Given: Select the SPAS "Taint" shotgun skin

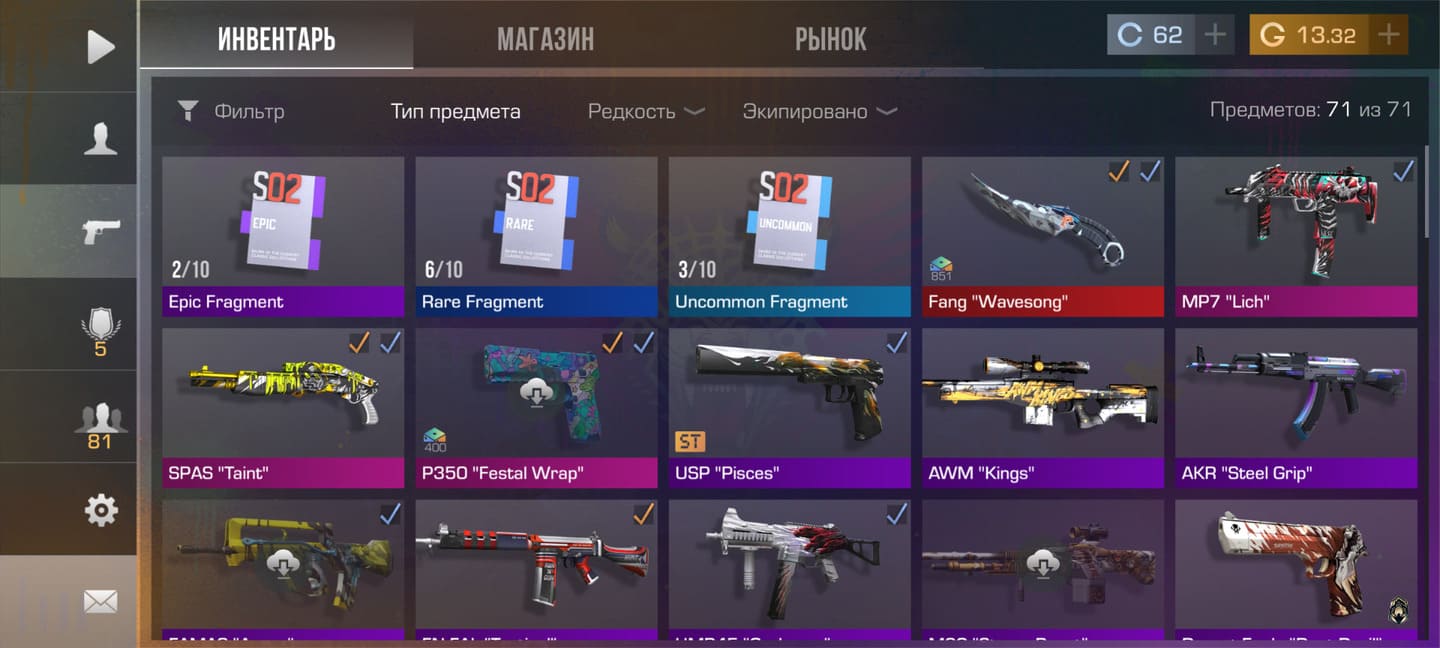Looking at the screenshot, I should click(x=283, y=406).
